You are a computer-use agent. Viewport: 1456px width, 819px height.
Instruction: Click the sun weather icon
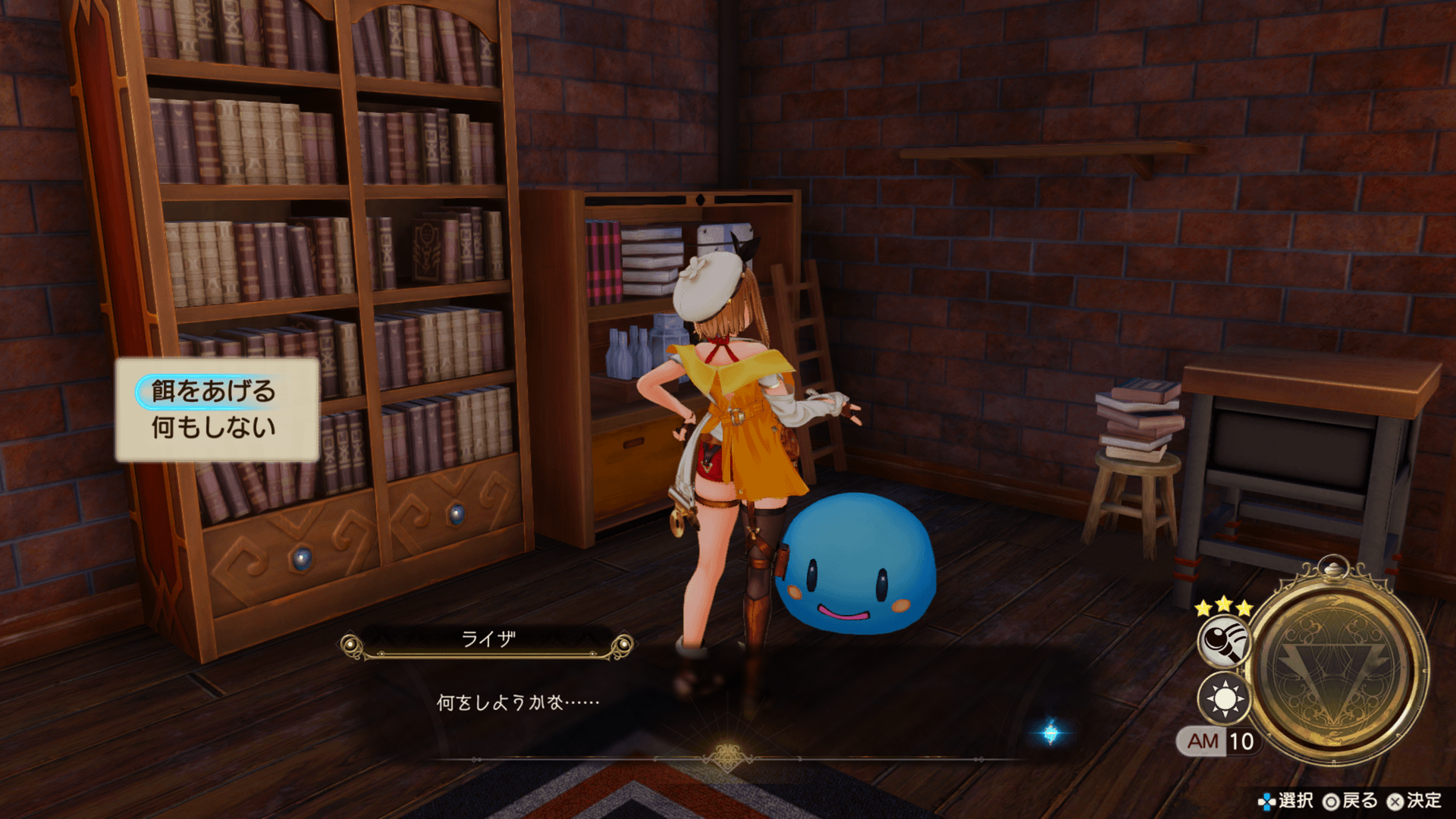(1223, 698)
